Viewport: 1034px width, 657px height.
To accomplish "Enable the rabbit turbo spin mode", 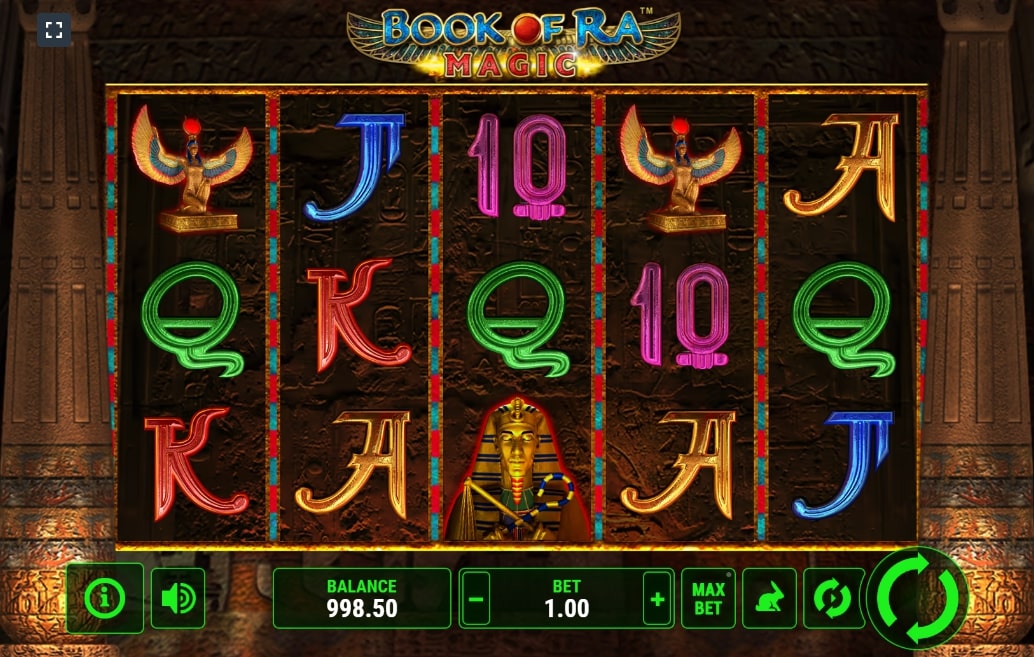I will pyautogui.click(x=769, y=598).
